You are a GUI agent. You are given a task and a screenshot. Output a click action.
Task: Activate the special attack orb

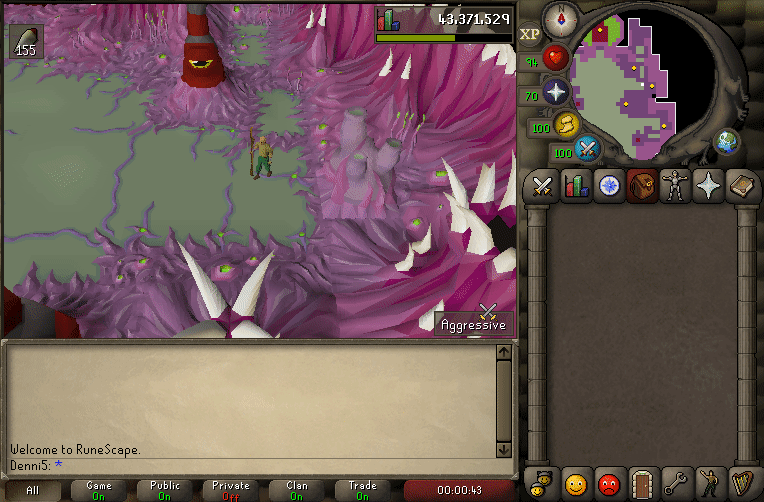(589, 149)
